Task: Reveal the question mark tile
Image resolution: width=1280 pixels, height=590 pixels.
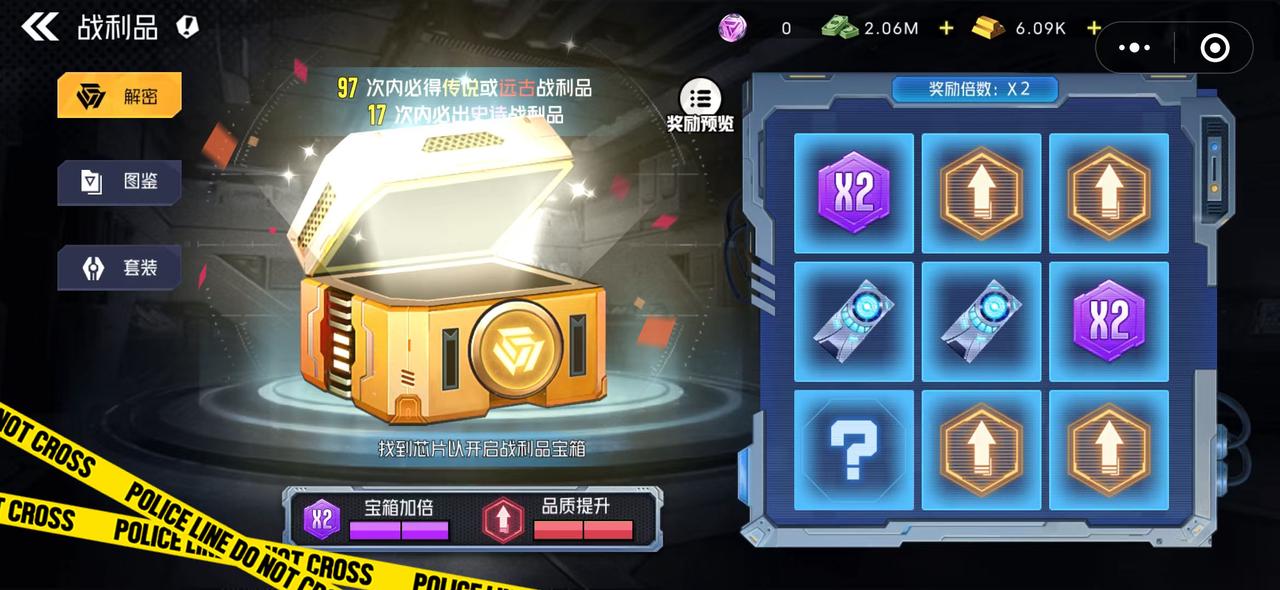Action: click(x=853, y=450)
